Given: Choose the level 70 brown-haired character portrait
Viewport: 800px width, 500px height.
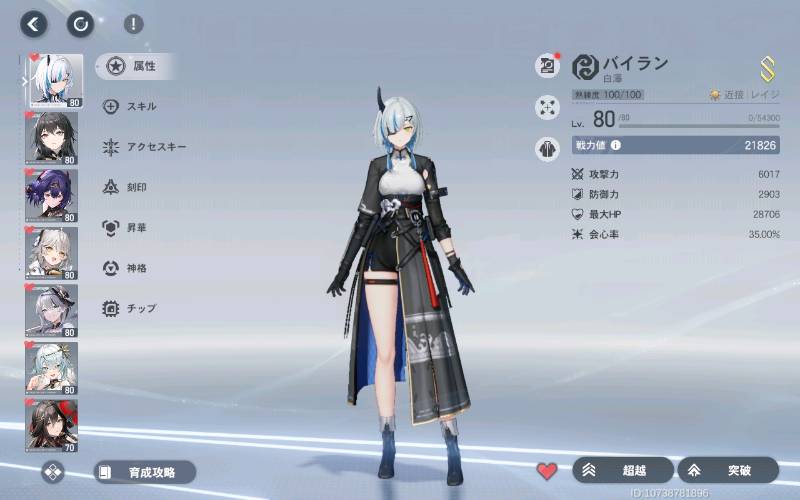Looking at the screenshot, I should point(51,426).
